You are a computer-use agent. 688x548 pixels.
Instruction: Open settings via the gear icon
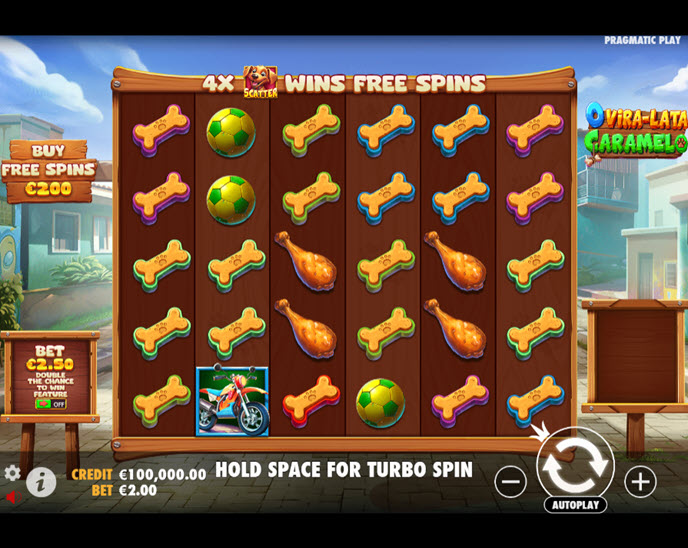click(x=12, y=473)
